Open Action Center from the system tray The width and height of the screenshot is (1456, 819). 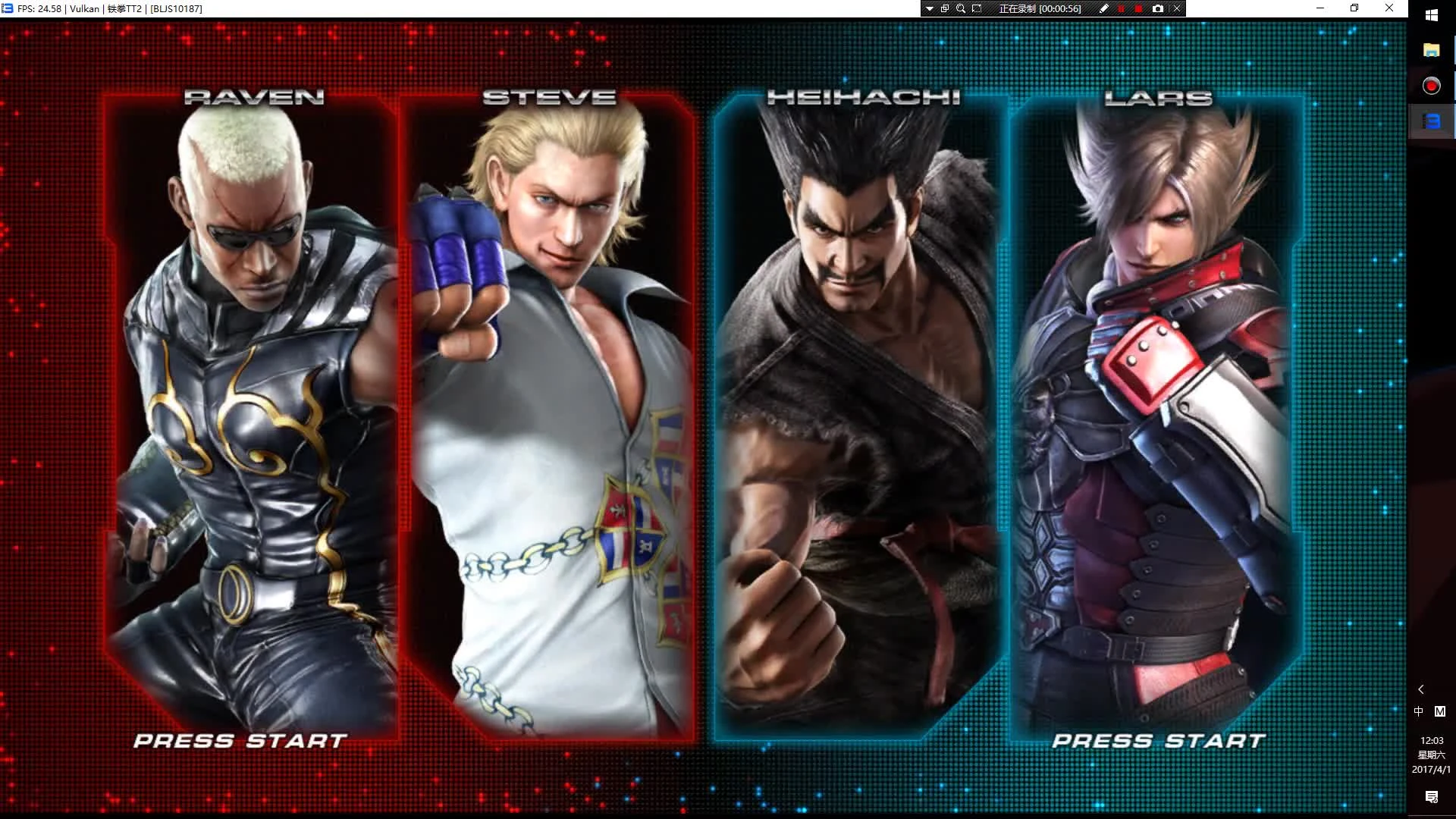pyautogui.click(x=1432, y=796)
